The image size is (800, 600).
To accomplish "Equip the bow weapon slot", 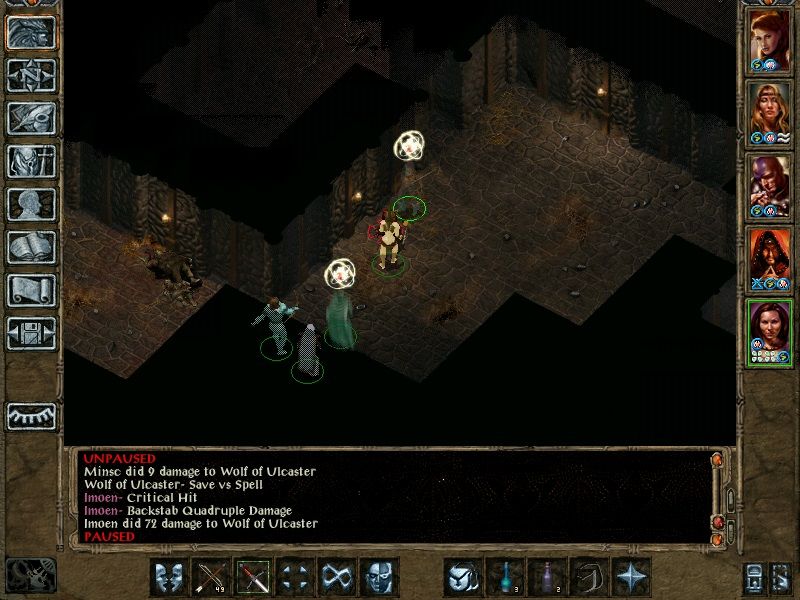I will 210,578.
